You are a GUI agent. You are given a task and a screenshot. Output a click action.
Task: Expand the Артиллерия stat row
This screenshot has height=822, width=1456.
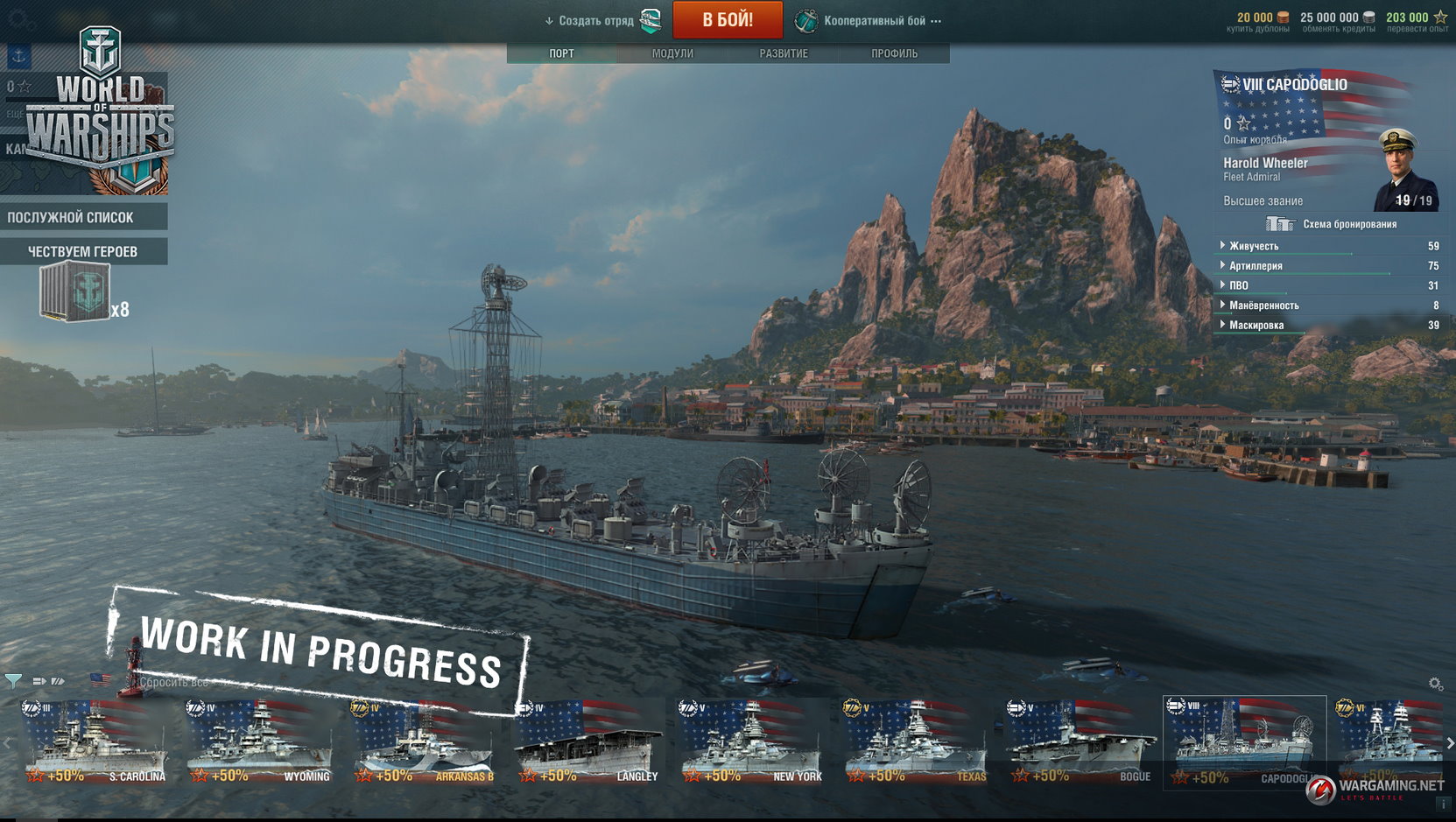point(1256,266)
